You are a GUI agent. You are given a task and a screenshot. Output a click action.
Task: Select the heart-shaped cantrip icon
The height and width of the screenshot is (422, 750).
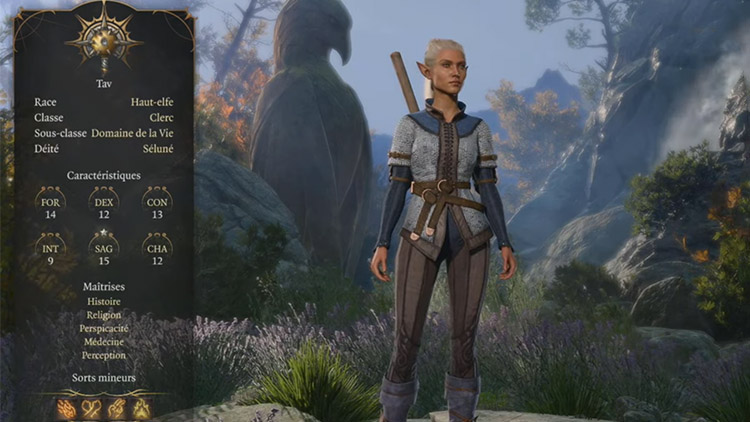(91, 409)
